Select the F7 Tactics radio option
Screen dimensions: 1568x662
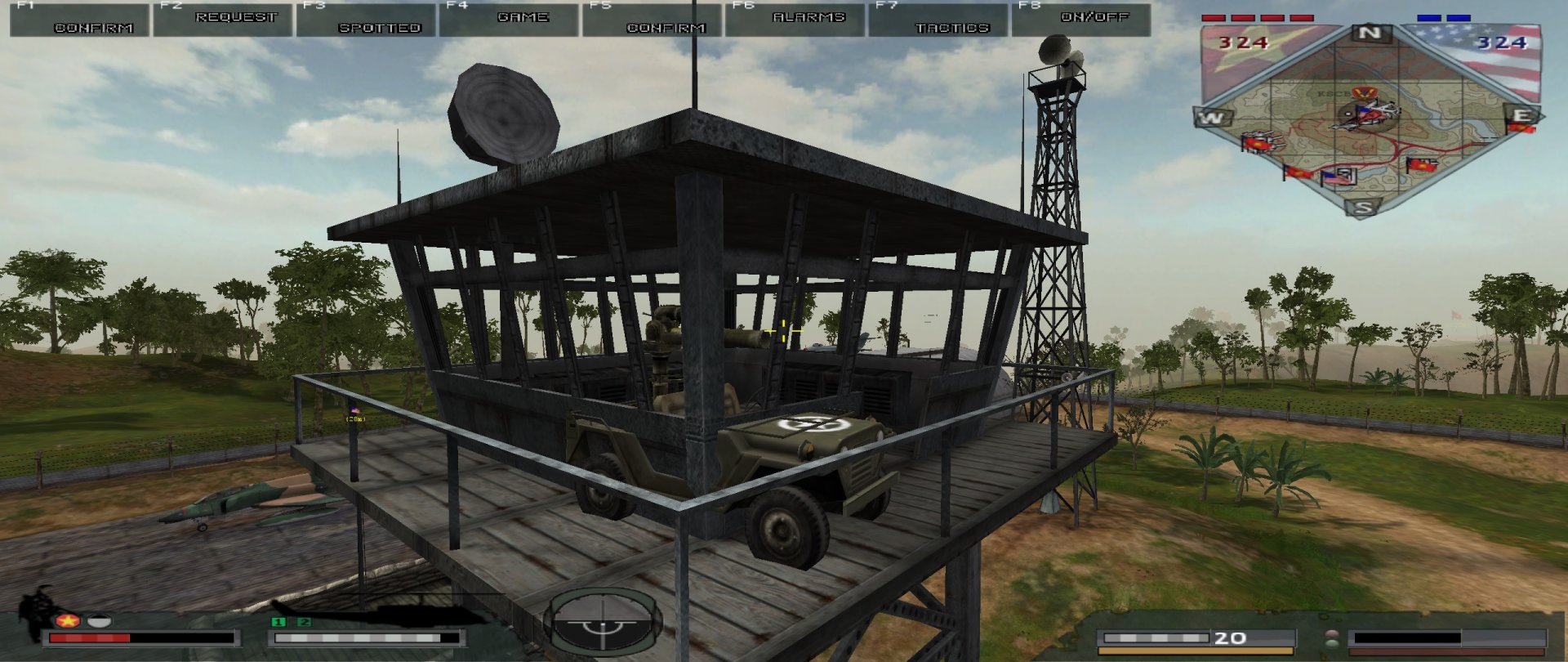click(938, 20)
